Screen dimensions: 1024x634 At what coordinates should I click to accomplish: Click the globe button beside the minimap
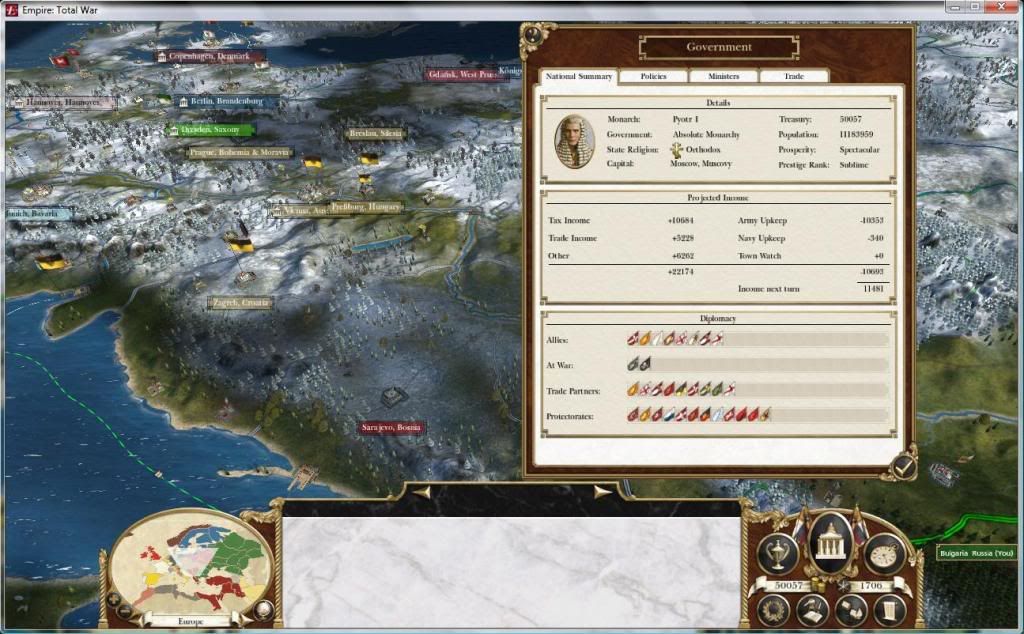263,608
